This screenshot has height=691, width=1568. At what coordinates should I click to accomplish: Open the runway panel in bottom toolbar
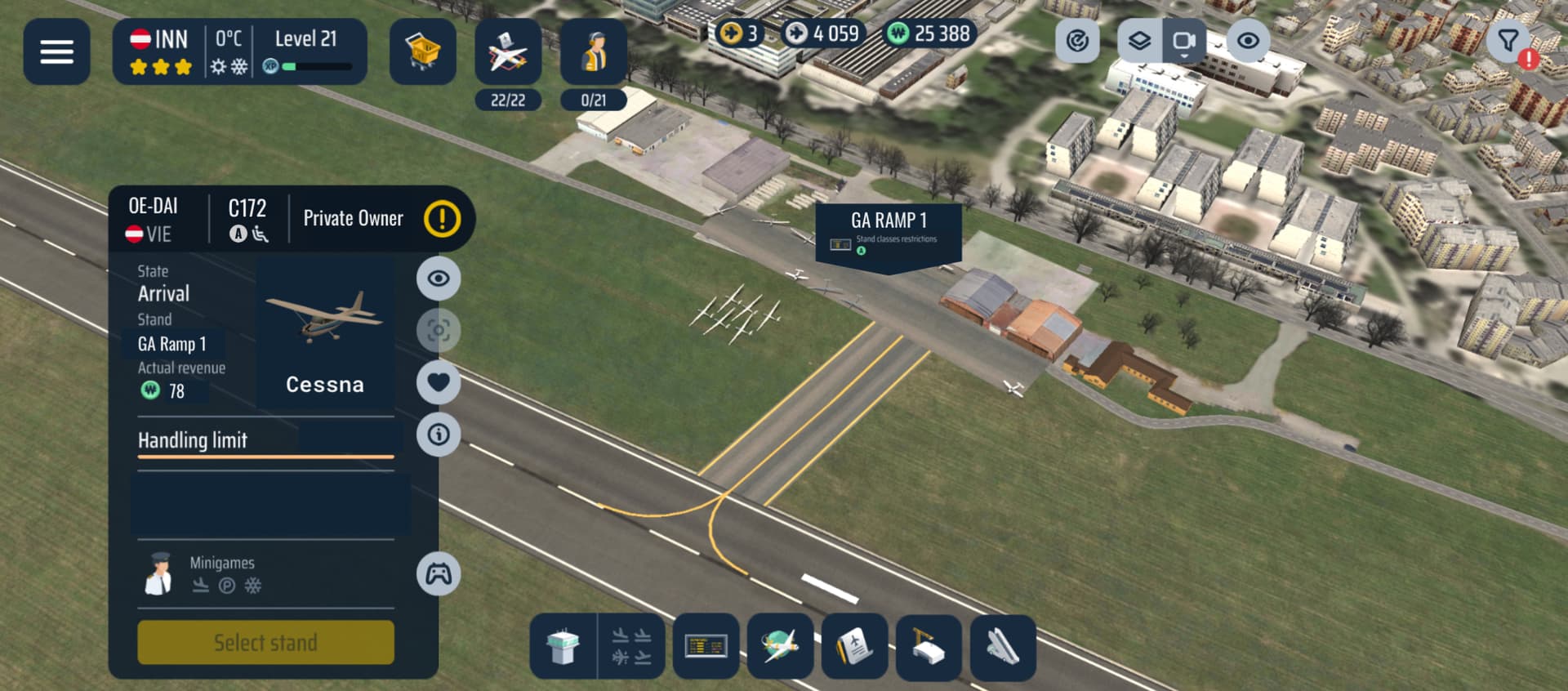(1003, 647)
